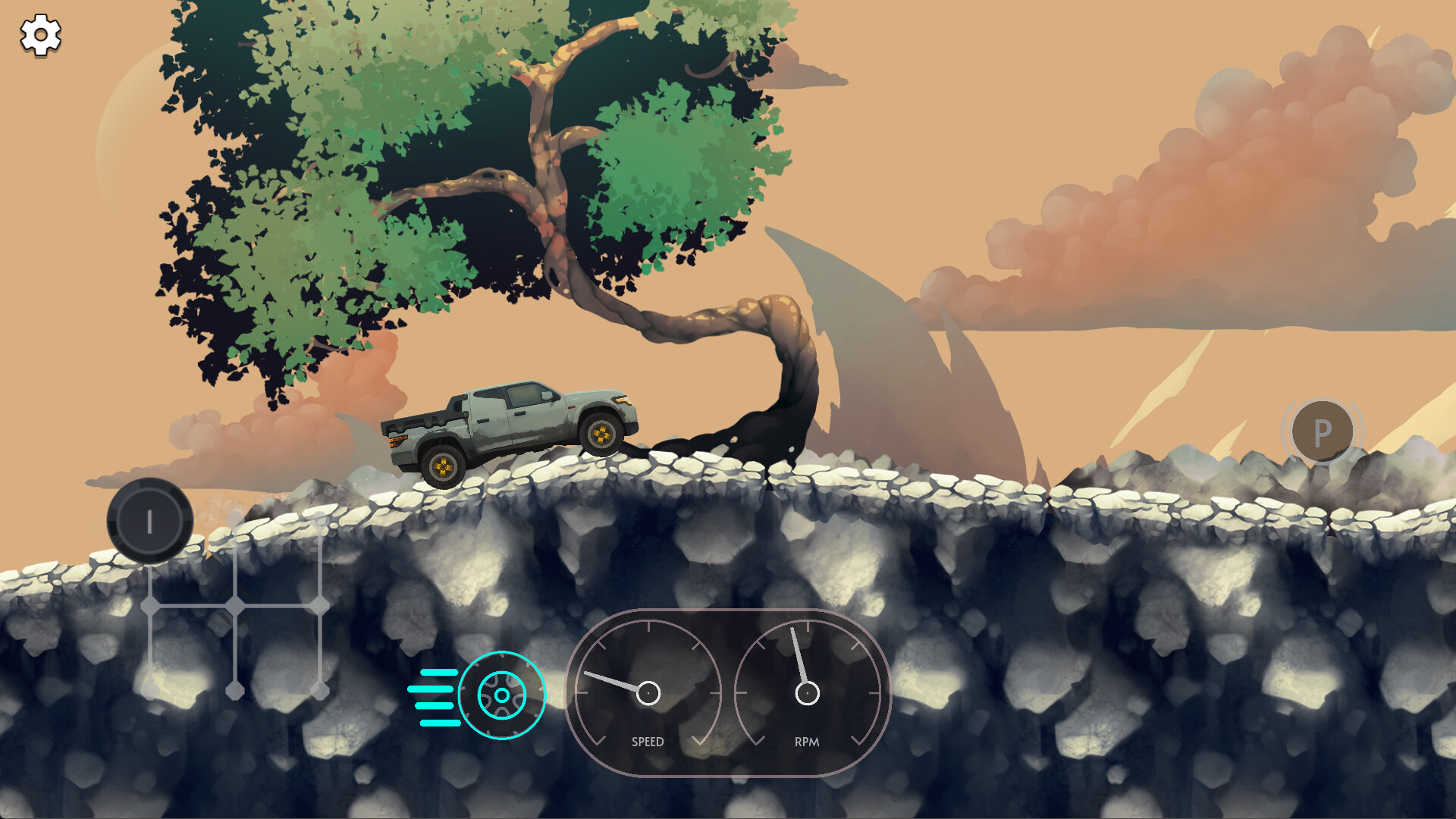Click the center neutral node of the shifter
Viewport: 1456px width, 819px height.
pos(234,603)
